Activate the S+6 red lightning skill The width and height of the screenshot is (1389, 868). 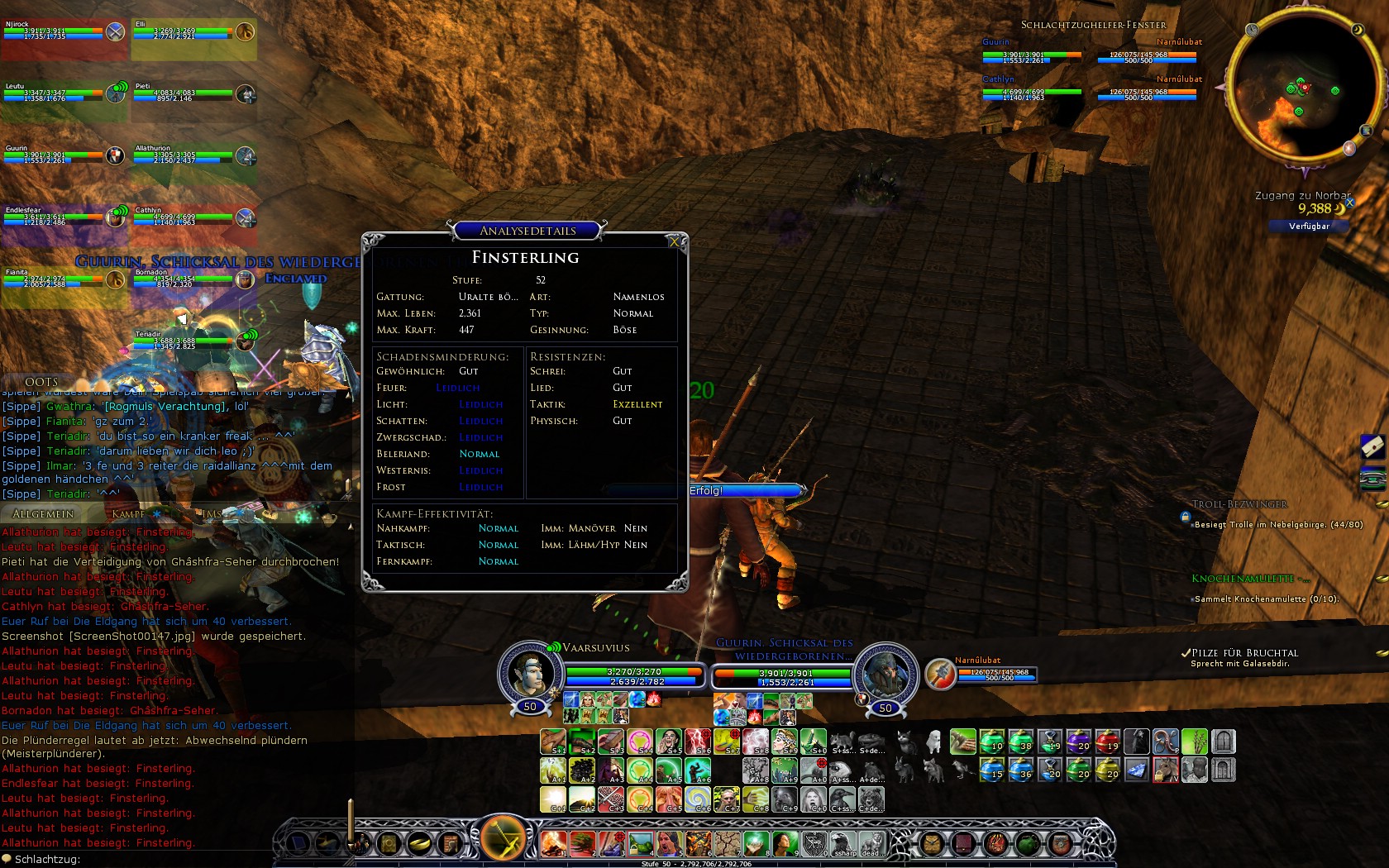tap(698, 742)
